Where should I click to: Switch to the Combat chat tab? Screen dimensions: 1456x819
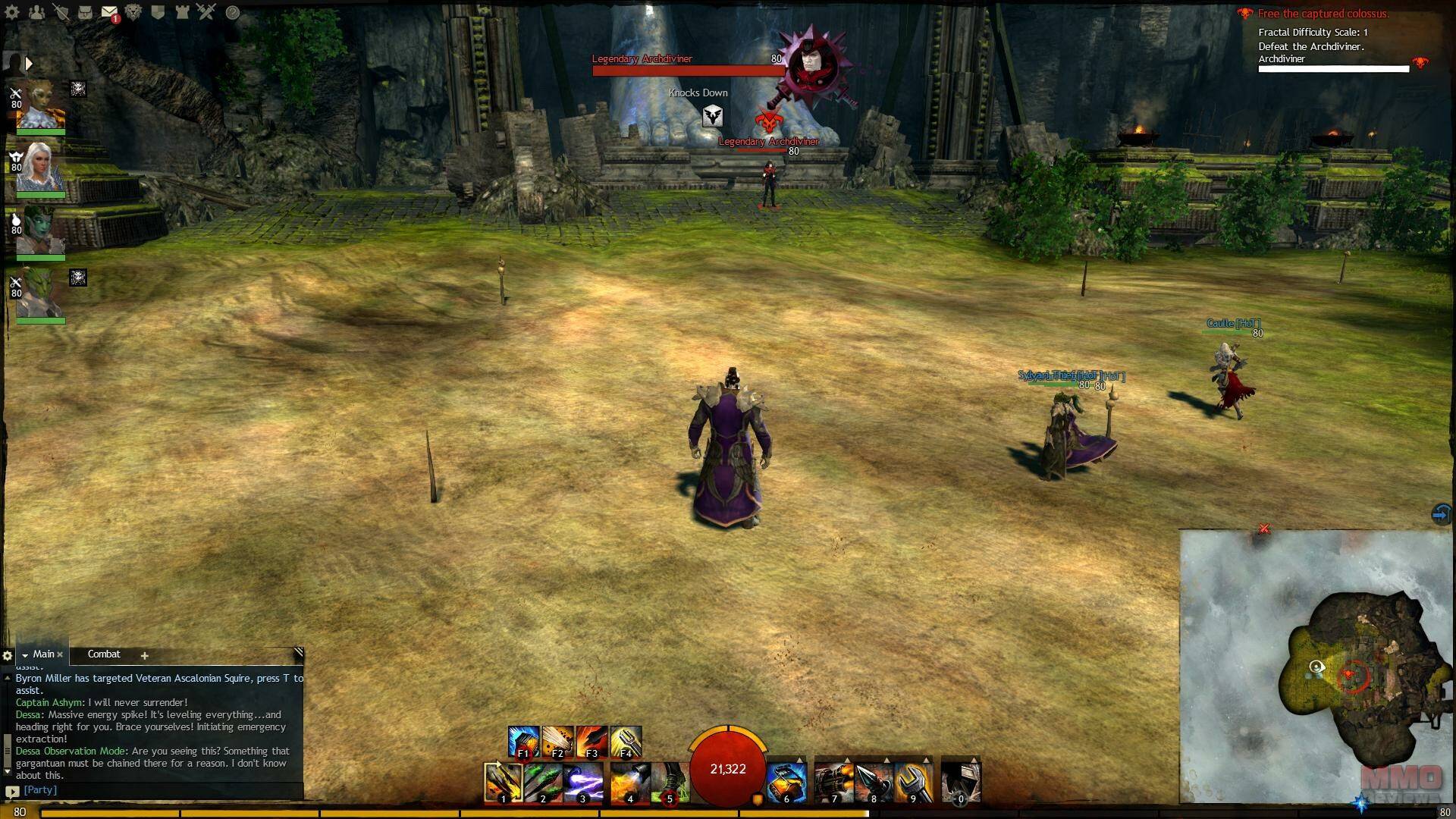point(104,654)
